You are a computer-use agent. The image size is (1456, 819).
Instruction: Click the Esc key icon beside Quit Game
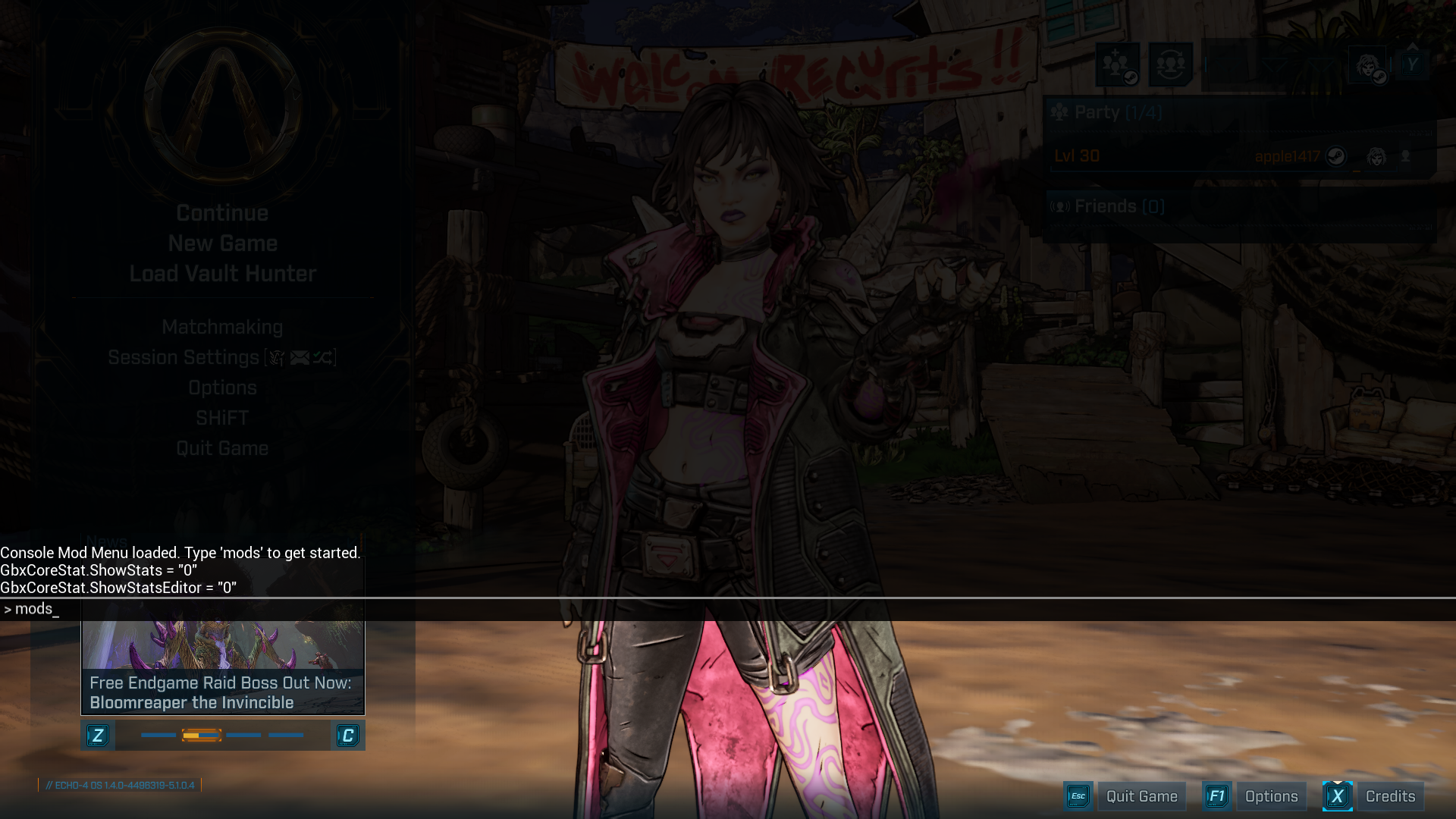(x=1078, y=796)
